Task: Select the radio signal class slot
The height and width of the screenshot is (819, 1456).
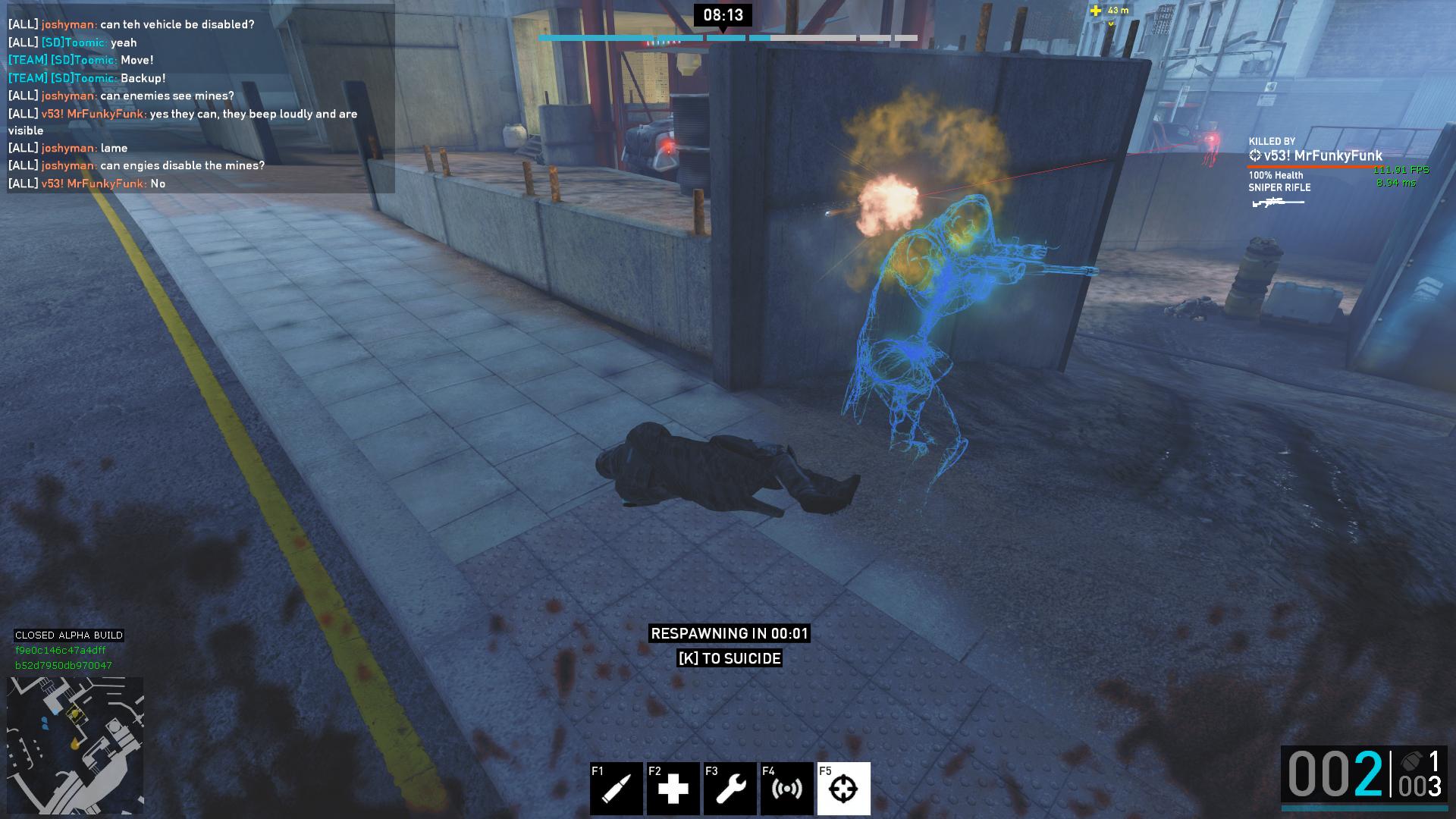Action: (786, 789)
